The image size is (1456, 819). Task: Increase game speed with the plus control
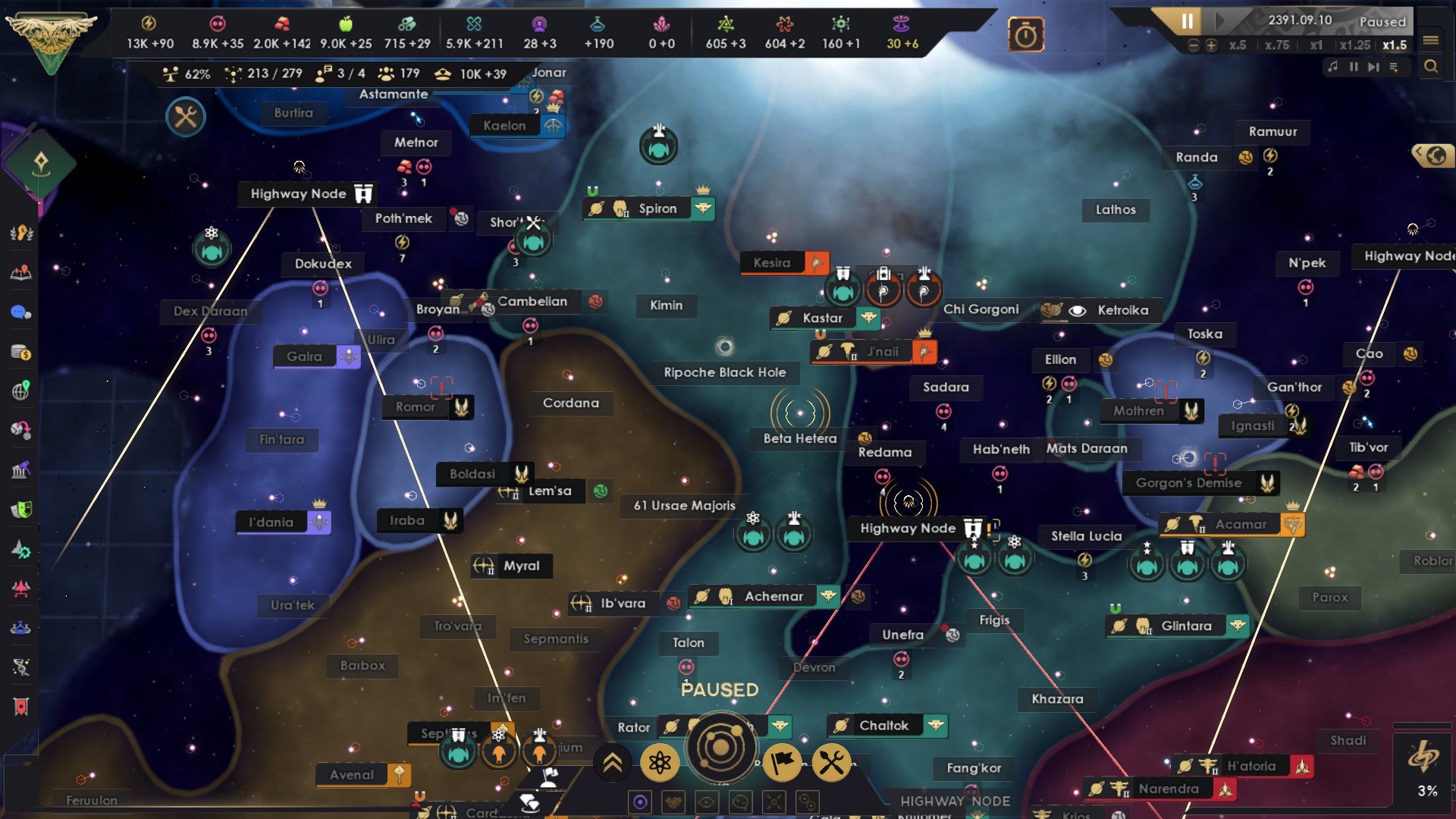click(1212, 45)
